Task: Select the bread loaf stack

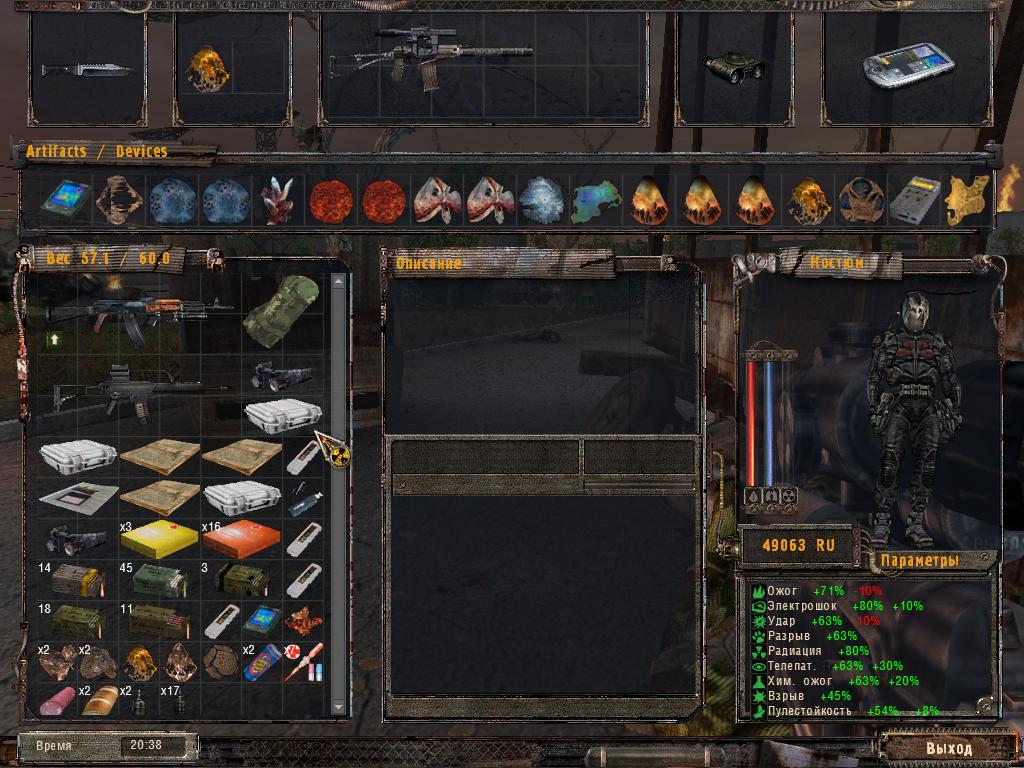Action: [x=100, y=701]
